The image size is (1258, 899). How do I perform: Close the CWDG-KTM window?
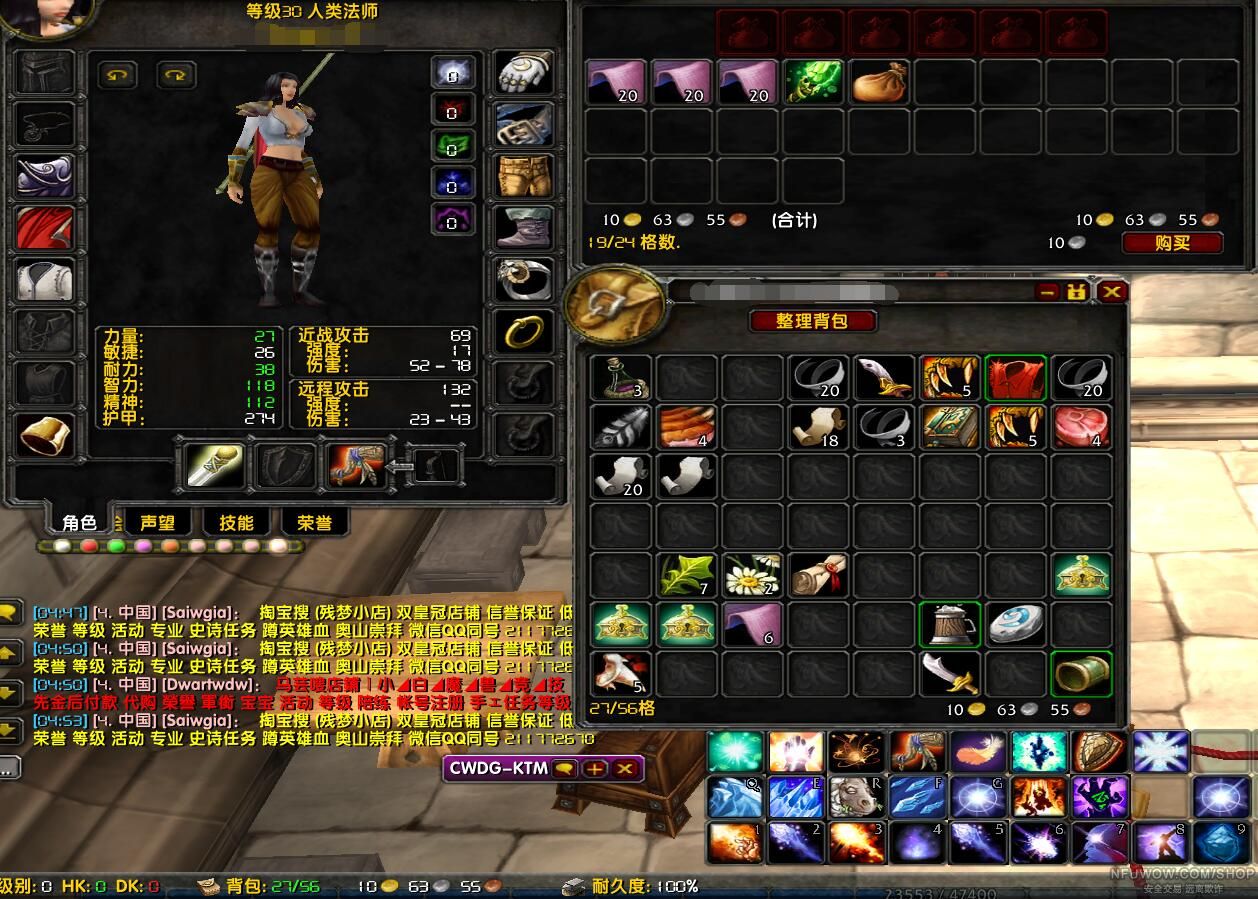tap(625, 768)
